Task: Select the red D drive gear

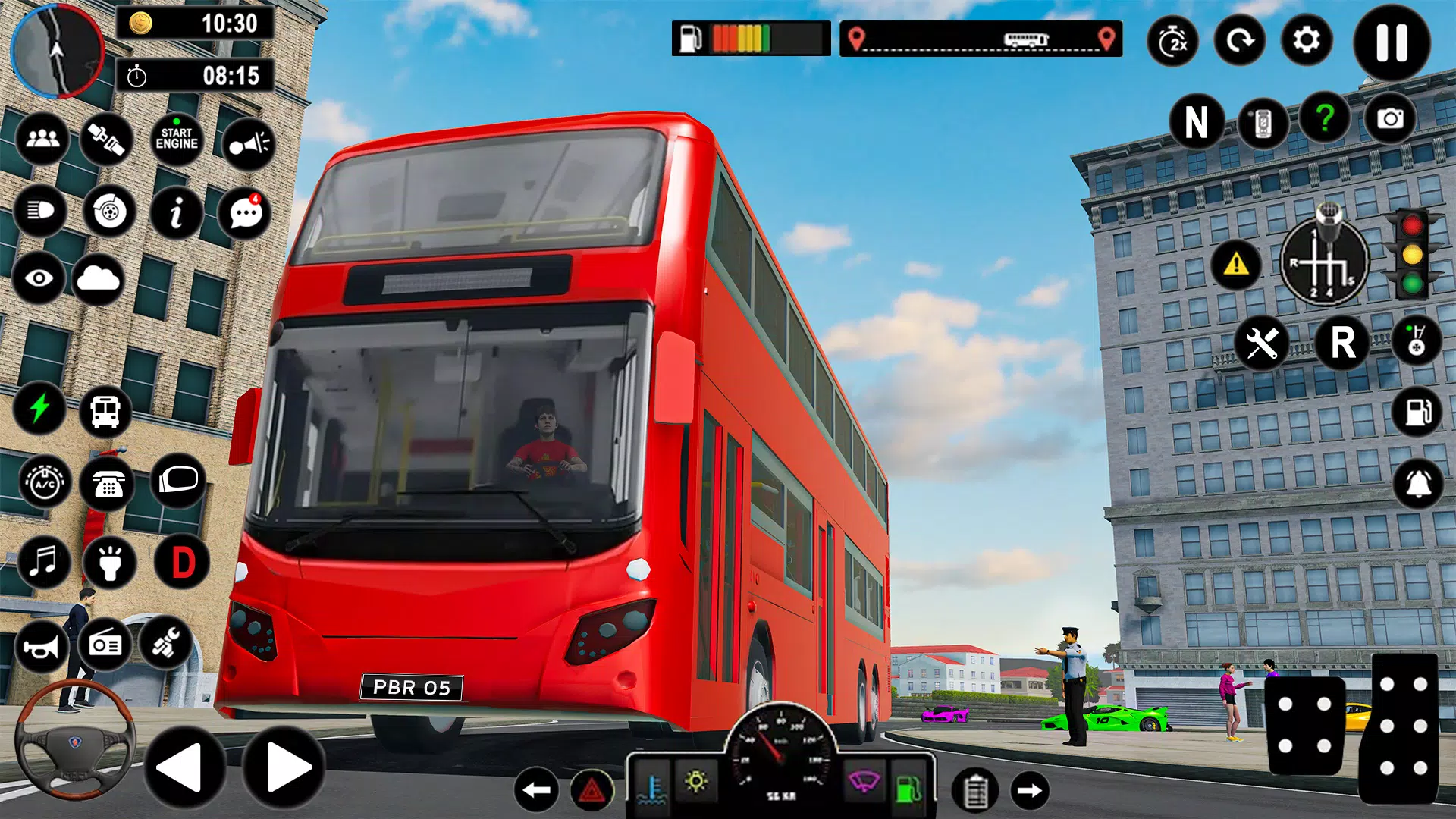Action: (x=183, y=562)
